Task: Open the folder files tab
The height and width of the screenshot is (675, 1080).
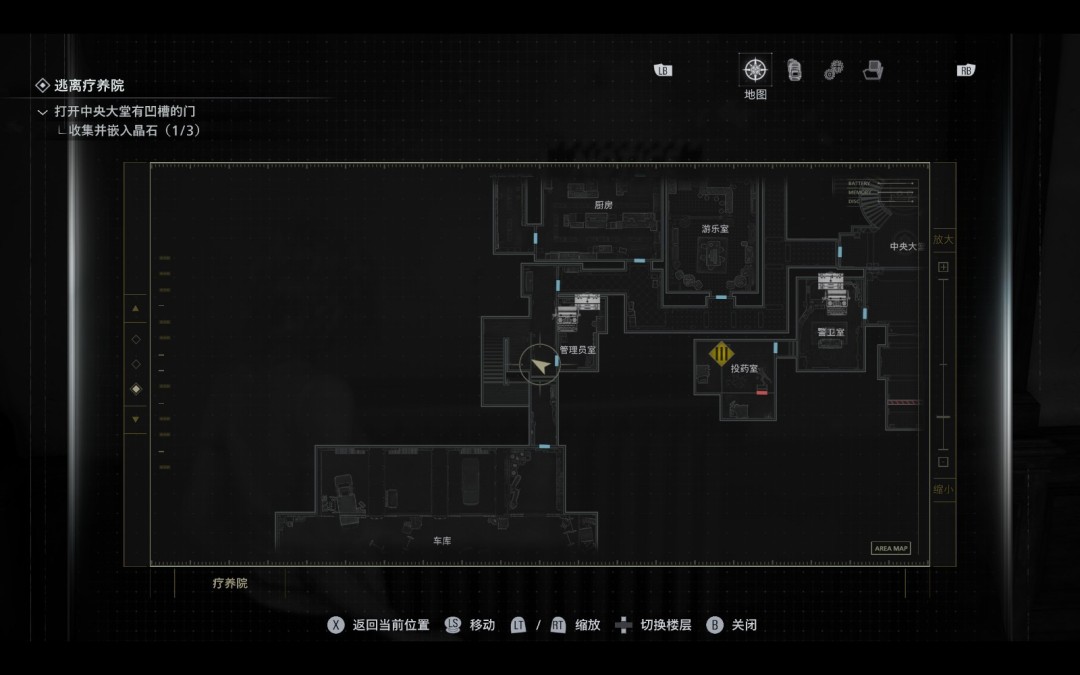Action: (873, 70)
